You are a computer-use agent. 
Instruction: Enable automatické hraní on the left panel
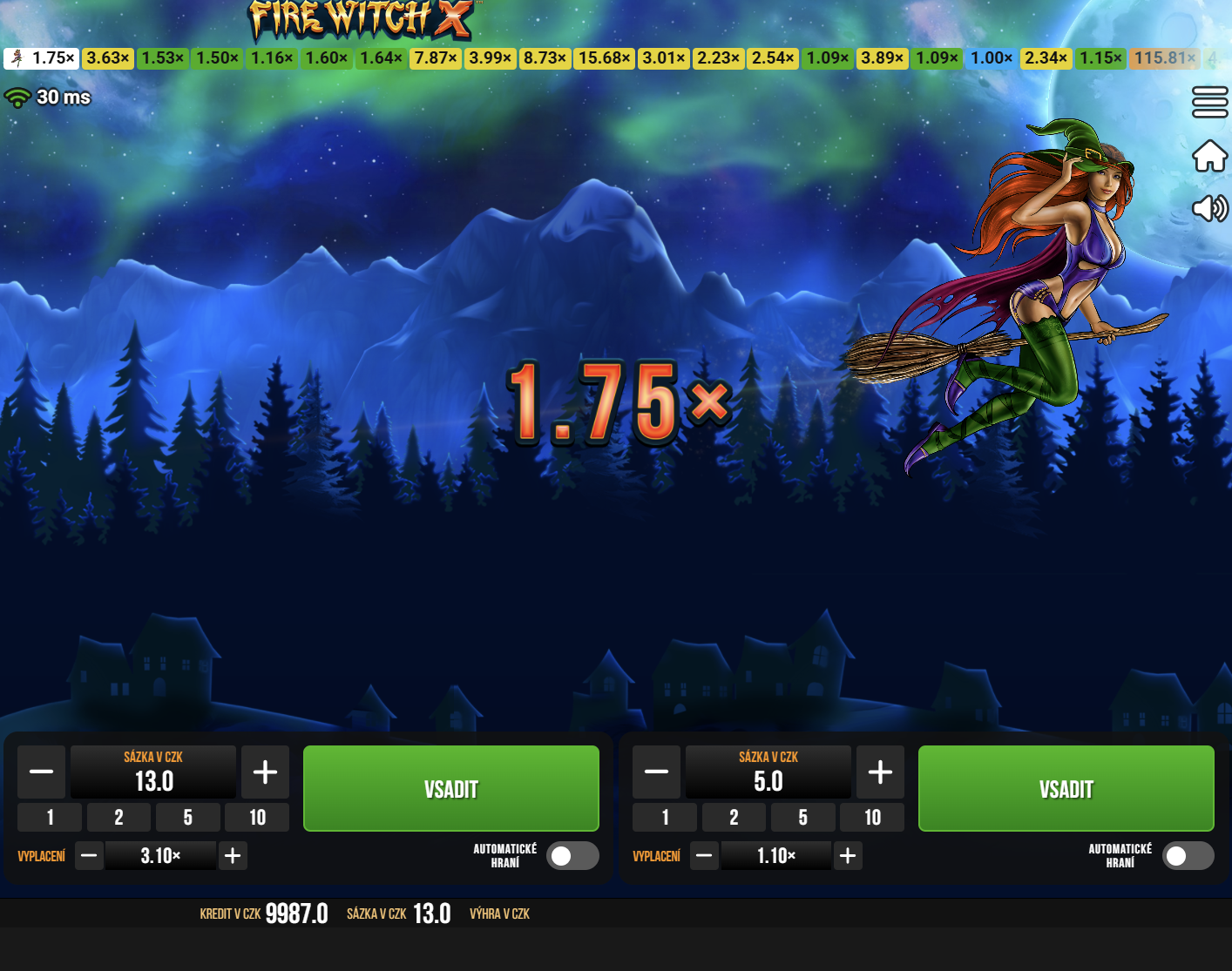572,856
